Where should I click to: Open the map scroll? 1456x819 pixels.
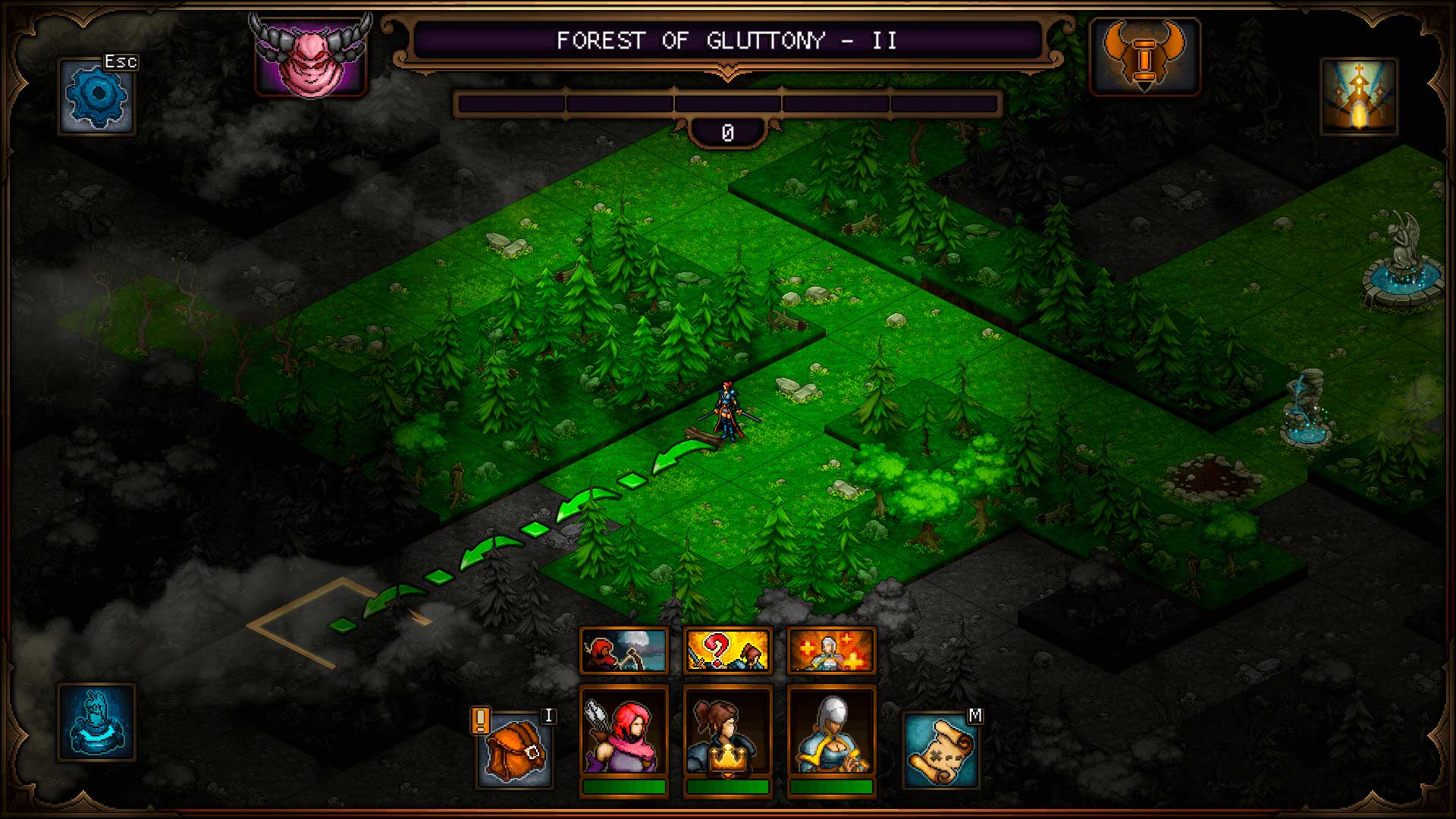[940, 749]
